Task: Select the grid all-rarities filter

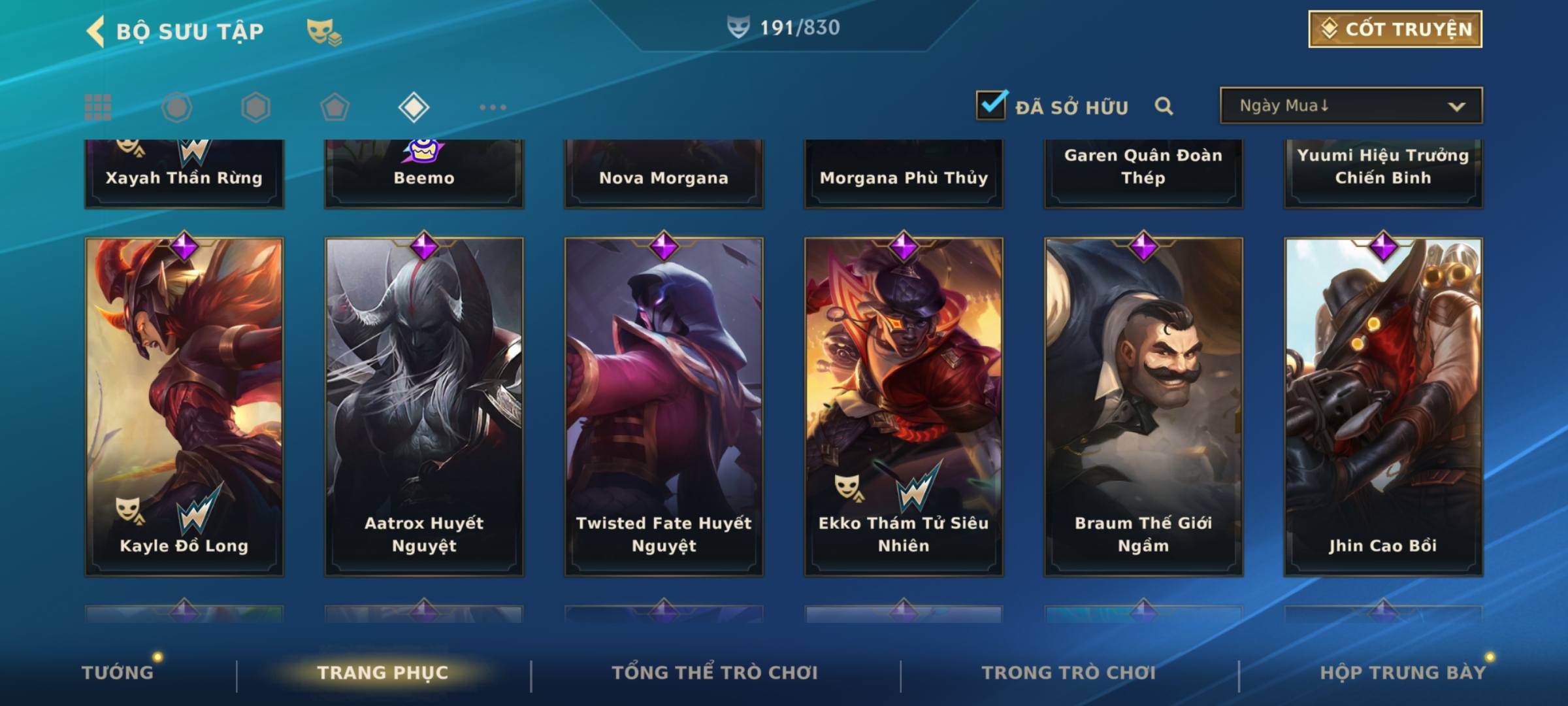Action: pyautogui.click(x=98, y=107)
